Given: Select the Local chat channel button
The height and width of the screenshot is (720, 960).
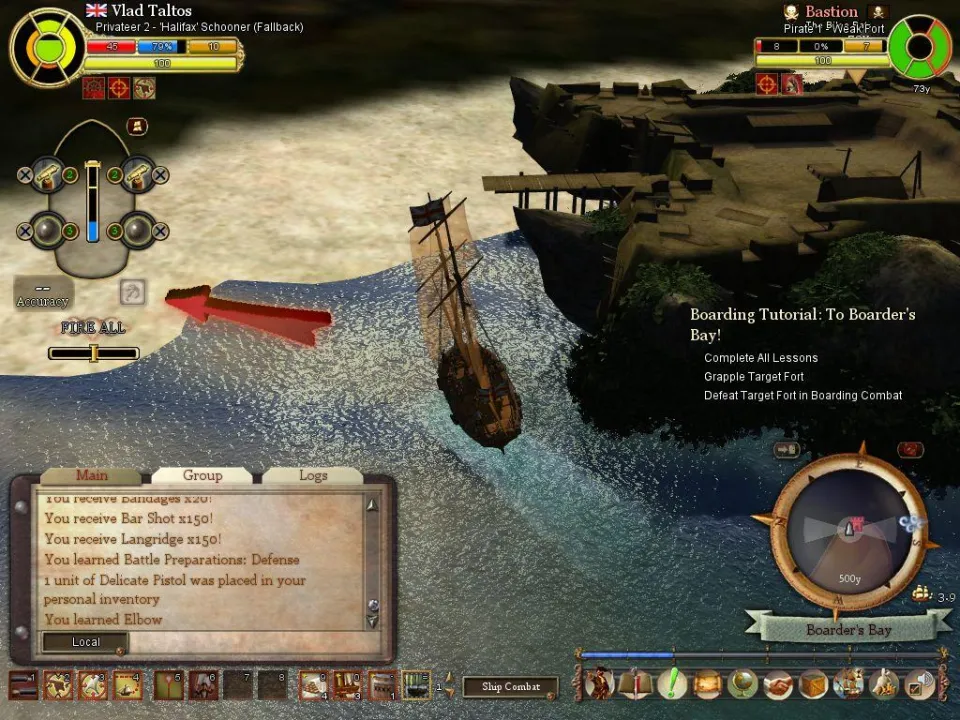Looking at the screenshot, I should click(85, 642).
